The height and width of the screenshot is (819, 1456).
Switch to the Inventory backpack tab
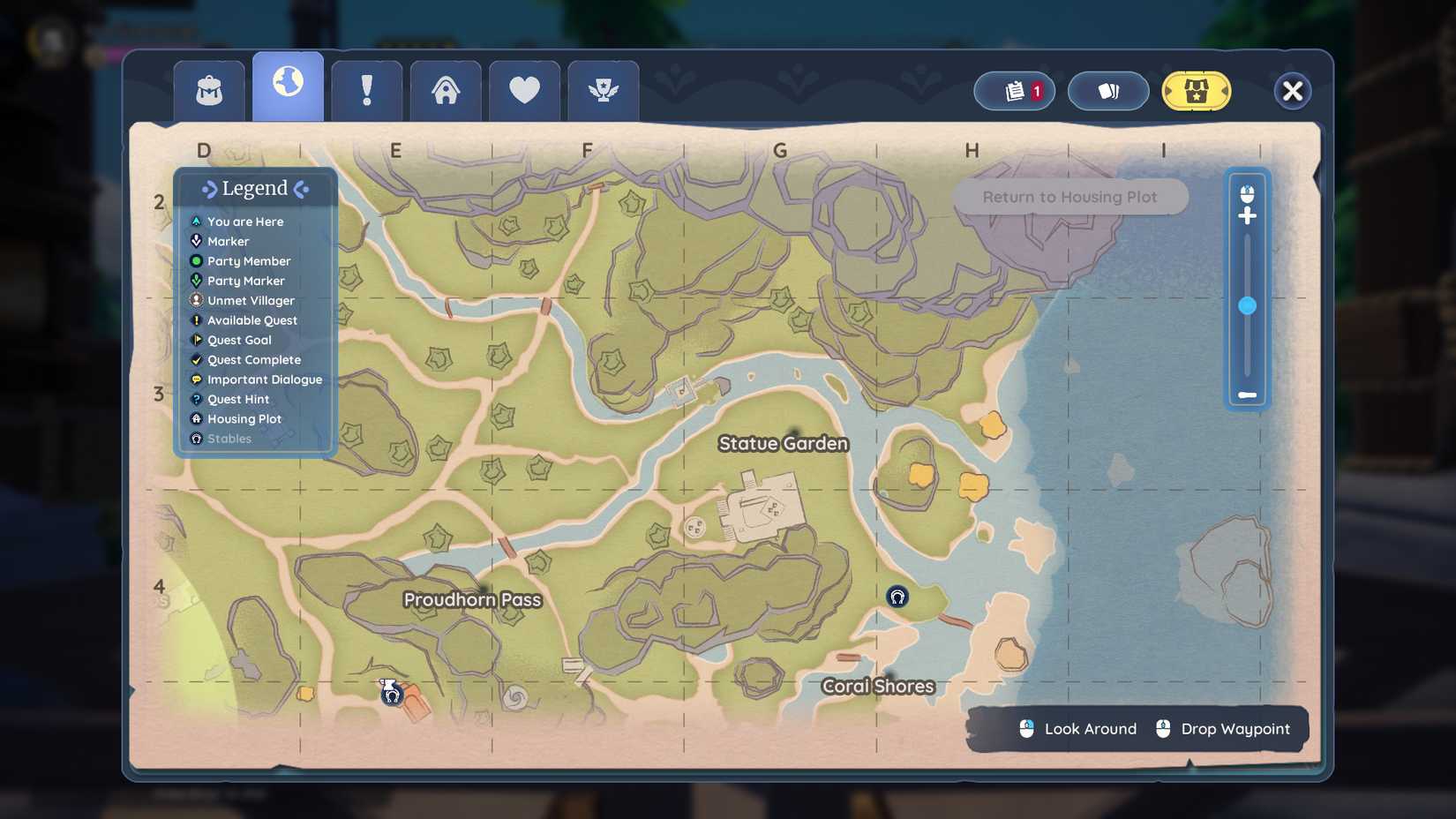point(208,91)
